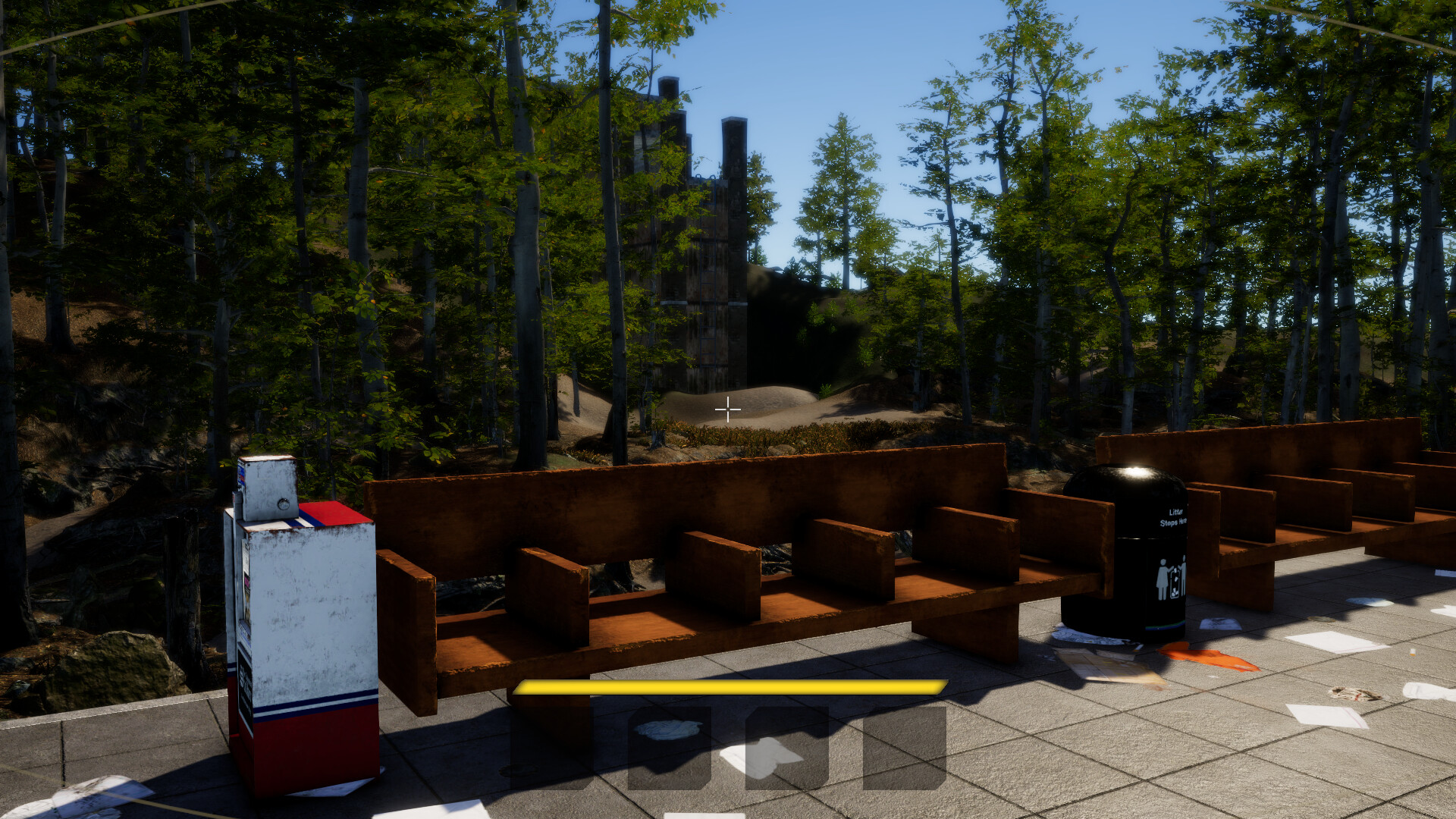The height and width of the screenshot is (819, 1456).
Task: Click the litter-disposal pictogram on the black bin
Action: point(1172,577)
